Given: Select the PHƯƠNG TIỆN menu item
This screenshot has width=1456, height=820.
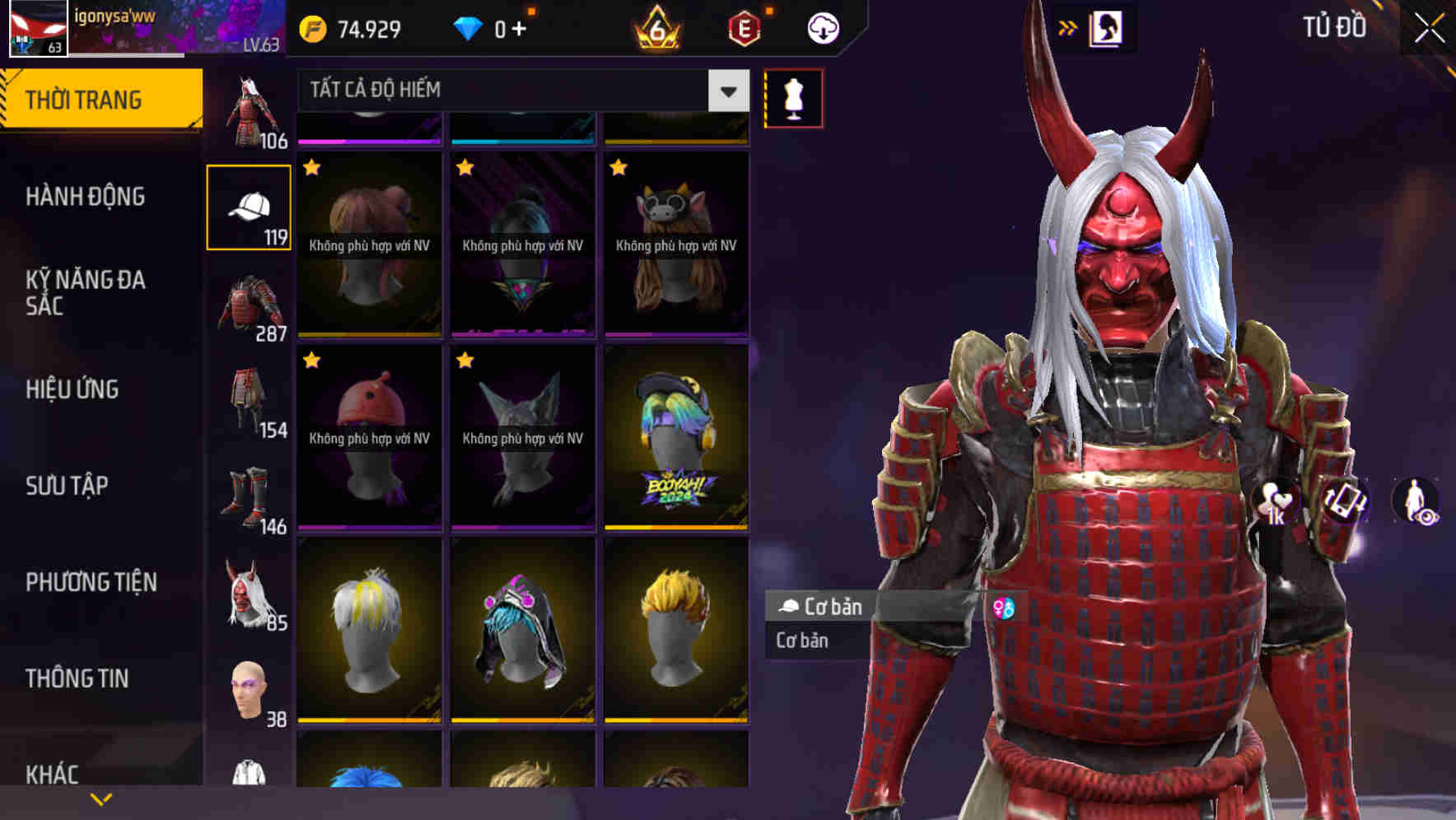Looking at the screenshot, I should coord(91,582).
